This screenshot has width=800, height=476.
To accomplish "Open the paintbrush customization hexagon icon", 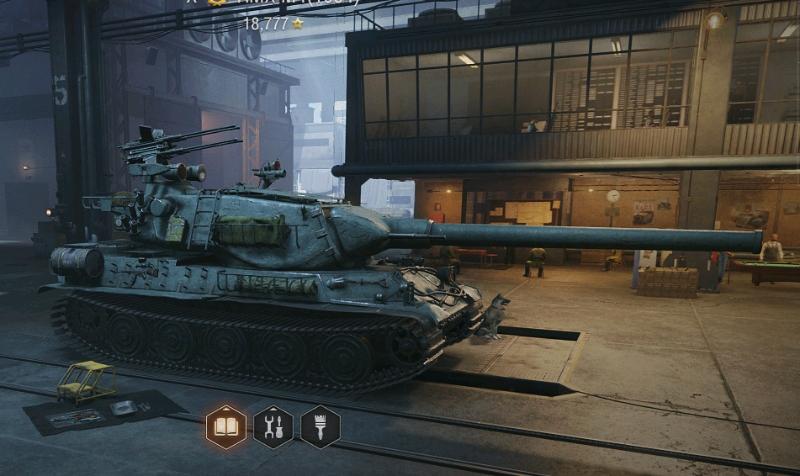I will point(320,426).
